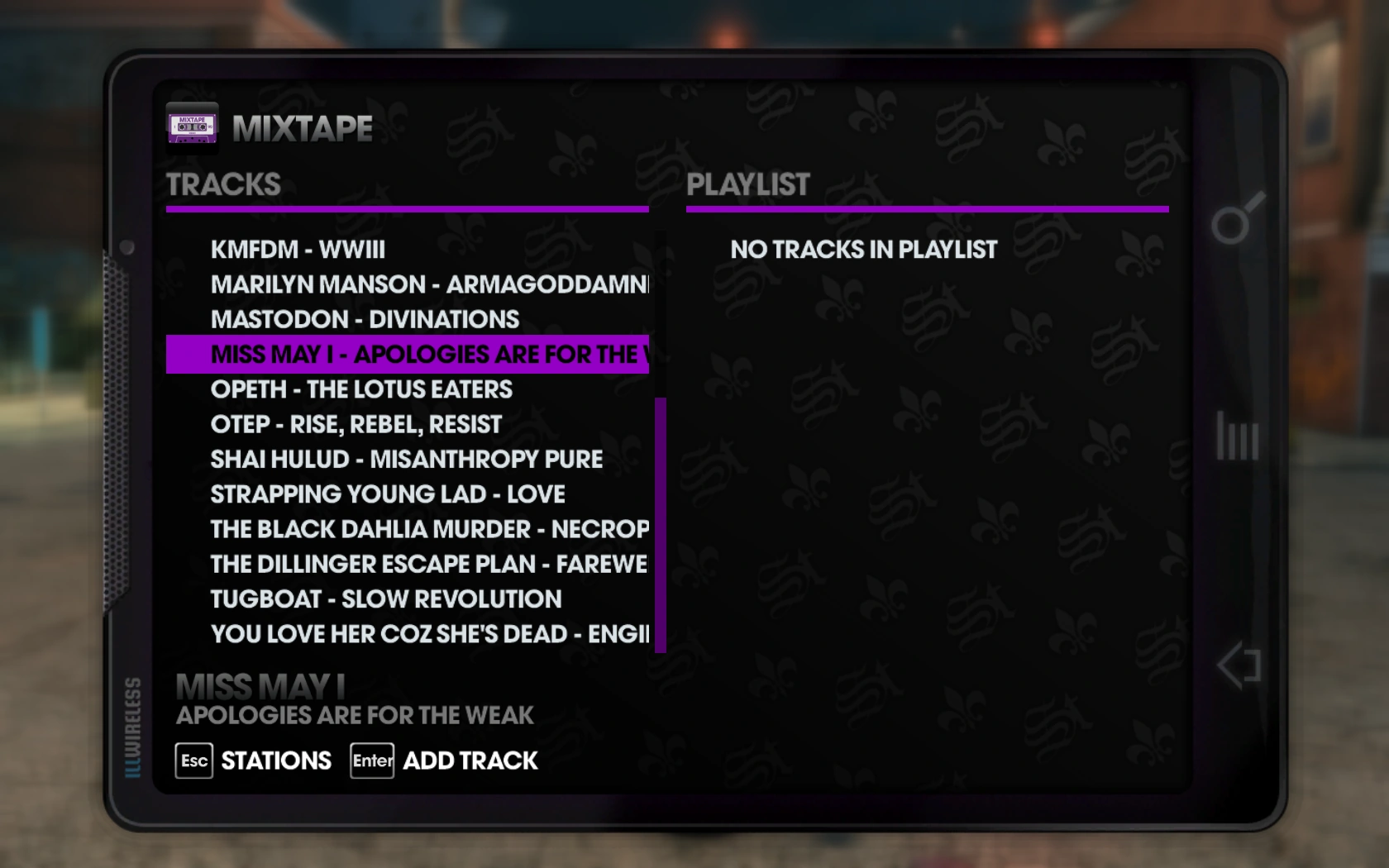Switch to the PLAYLIST section header

[x=748, y=184]
